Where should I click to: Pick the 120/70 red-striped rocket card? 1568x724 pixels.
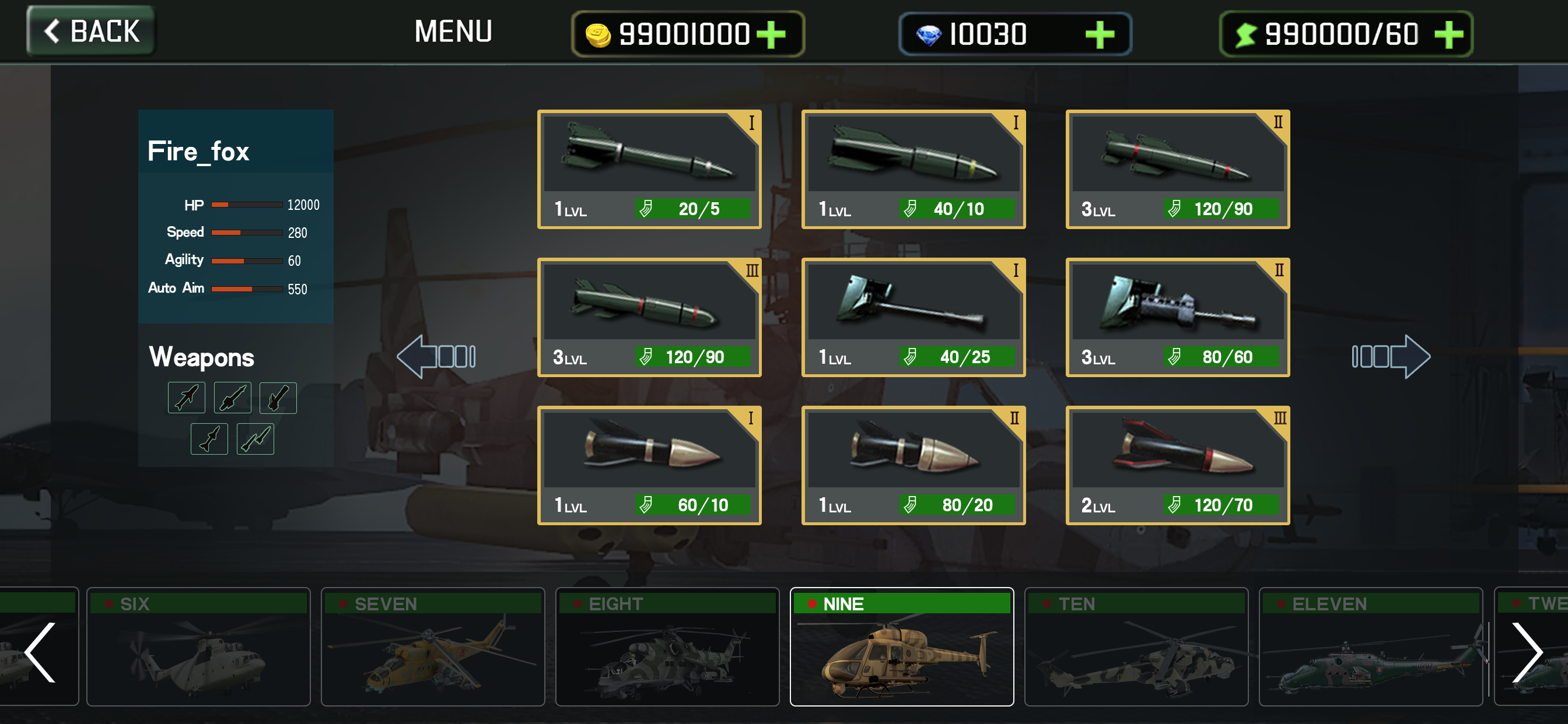click(1177, 465)
